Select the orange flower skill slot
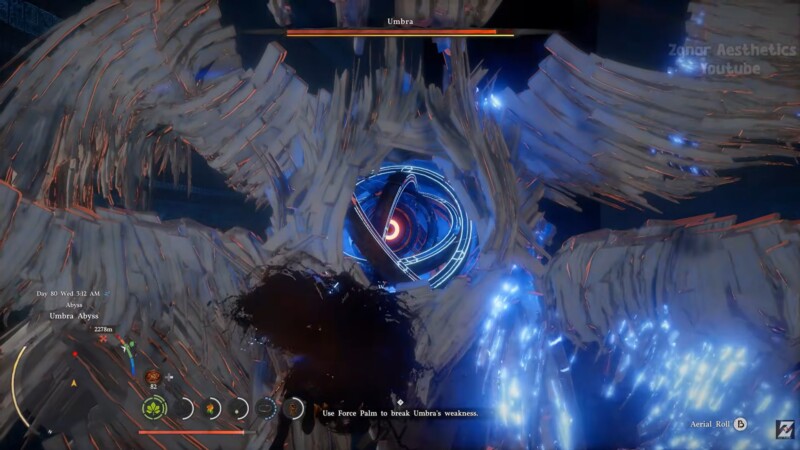 tap(209, 408)
